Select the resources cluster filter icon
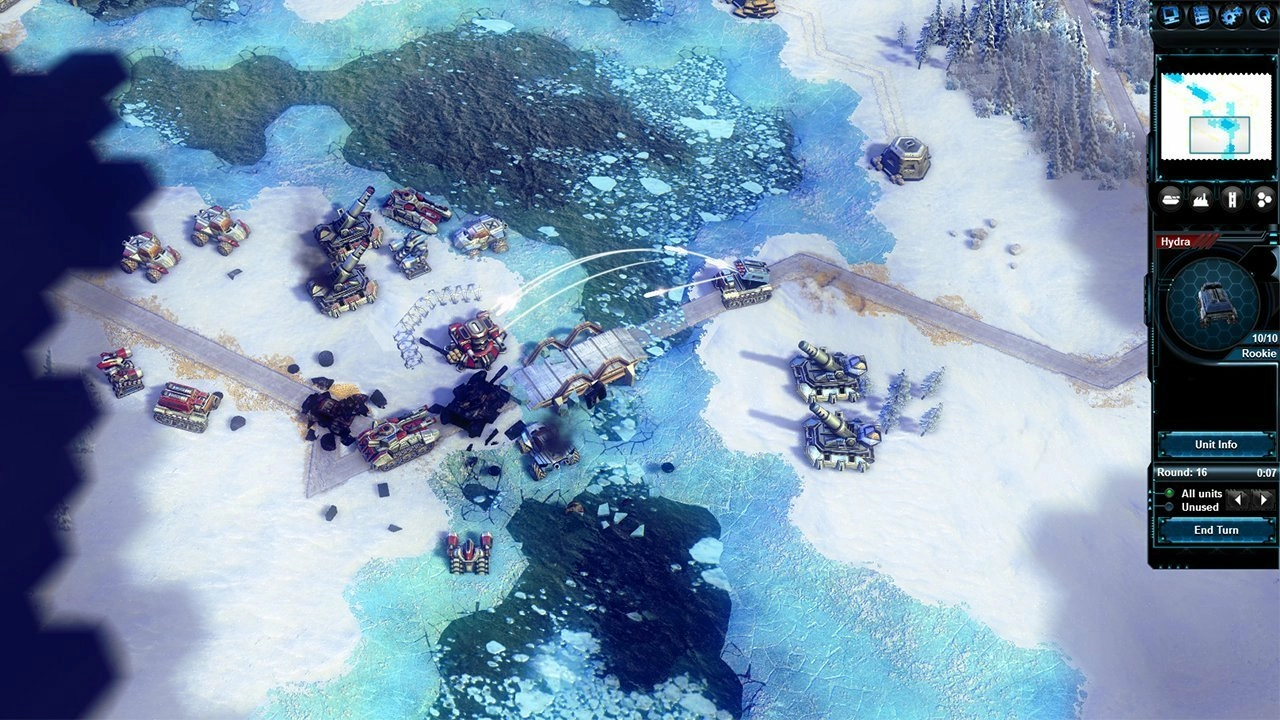The height and width of the screenshot is (720, 1280). pyautogui.click(x=1261, y=198)
